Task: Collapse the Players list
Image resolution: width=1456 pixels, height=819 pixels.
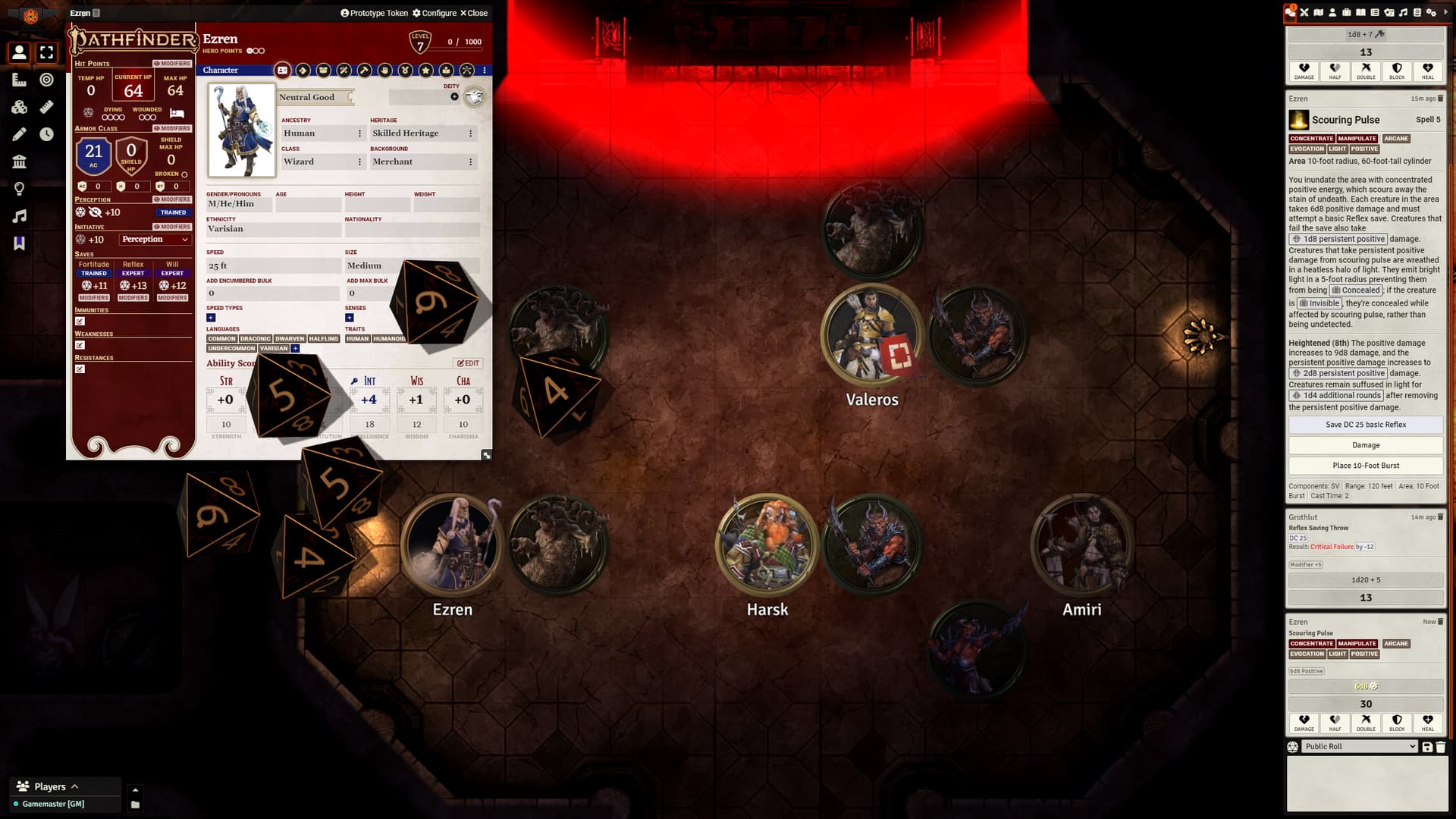Action: pyautogui.click(x=74, y=786)
